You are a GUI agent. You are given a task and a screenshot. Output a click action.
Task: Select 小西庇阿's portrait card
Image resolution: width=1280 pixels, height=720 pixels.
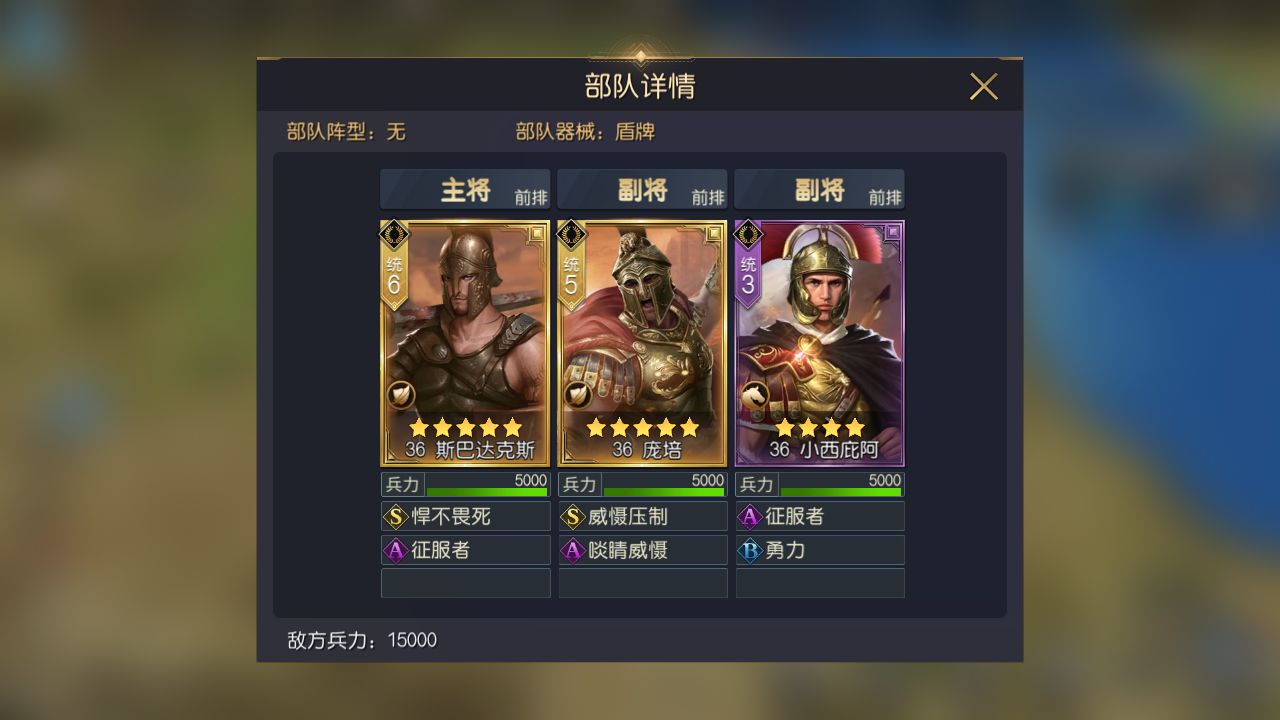coord(819,340)
